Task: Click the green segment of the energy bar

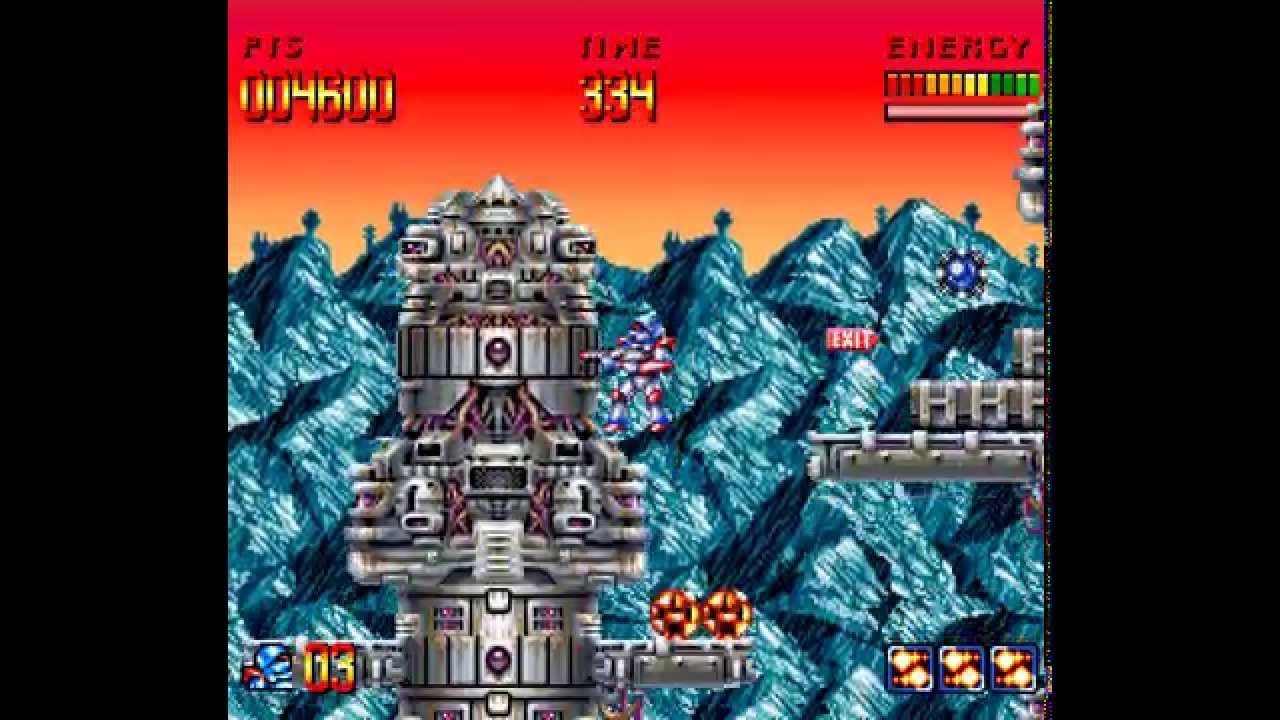Action: click(x=1010, y=85)
